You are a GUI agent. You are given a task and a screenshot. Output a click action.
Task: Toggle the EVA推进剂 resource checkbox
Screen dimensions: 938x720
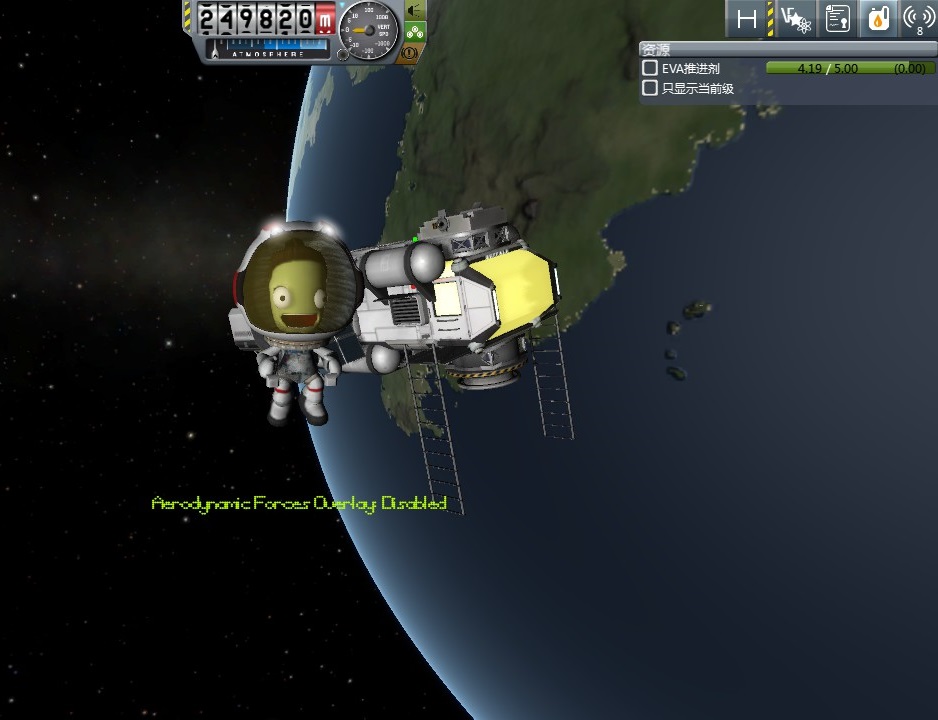(x=650, y=68)
